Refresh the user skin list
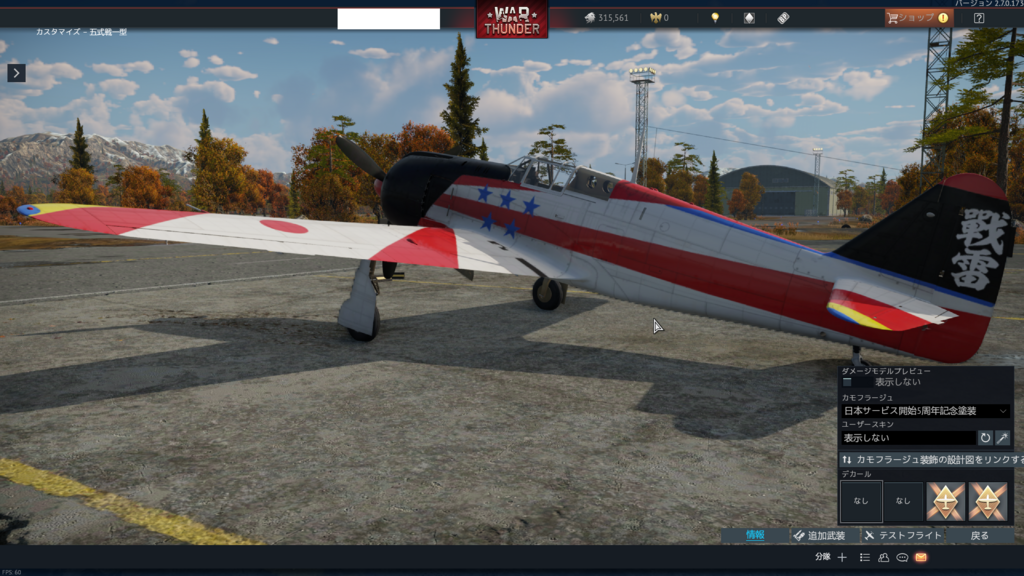This screenshot has height=576, width=1024. coord(985,438)
